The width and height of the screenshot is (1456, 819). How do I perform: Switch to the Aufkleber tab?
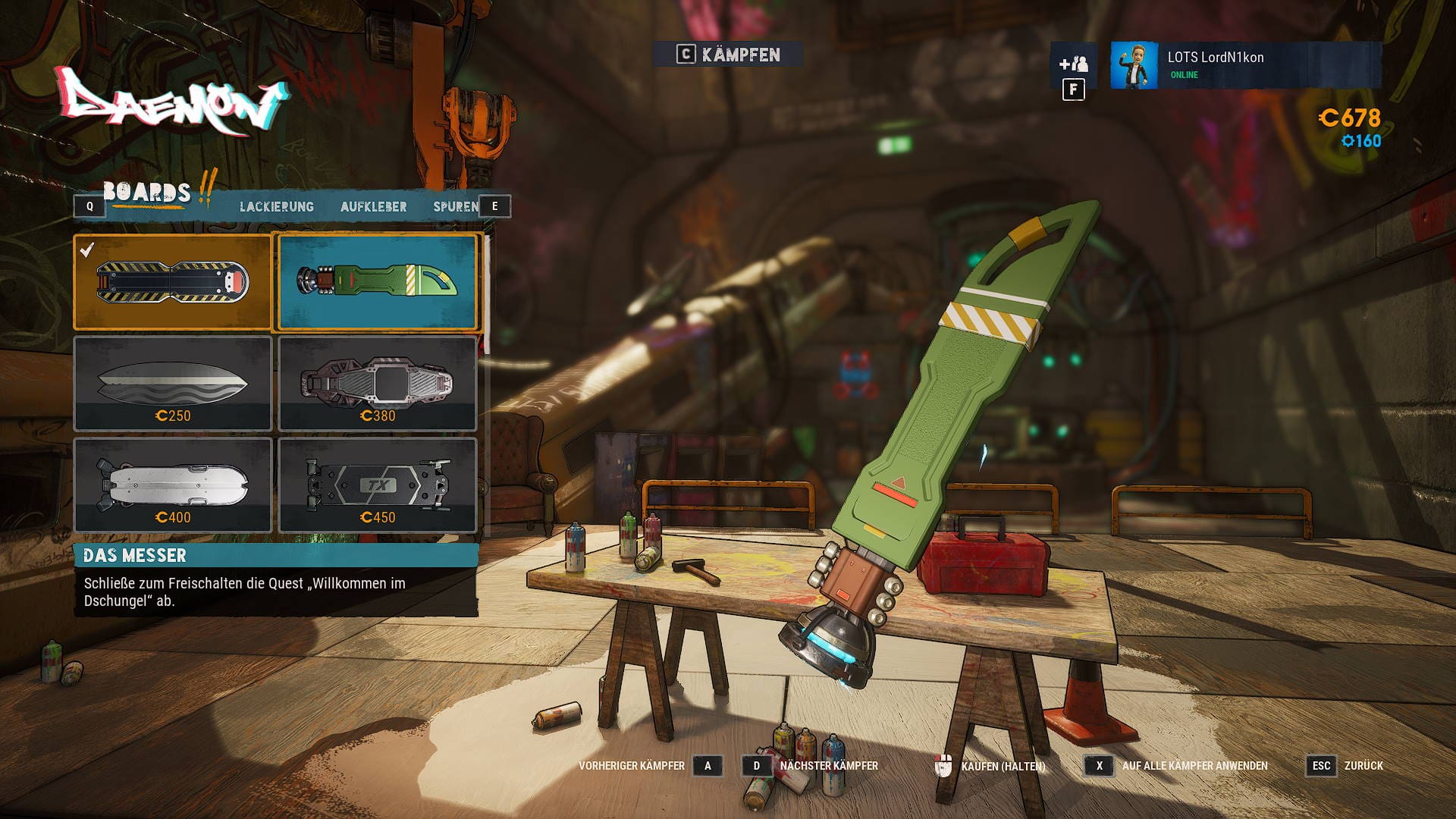point(373,206)
